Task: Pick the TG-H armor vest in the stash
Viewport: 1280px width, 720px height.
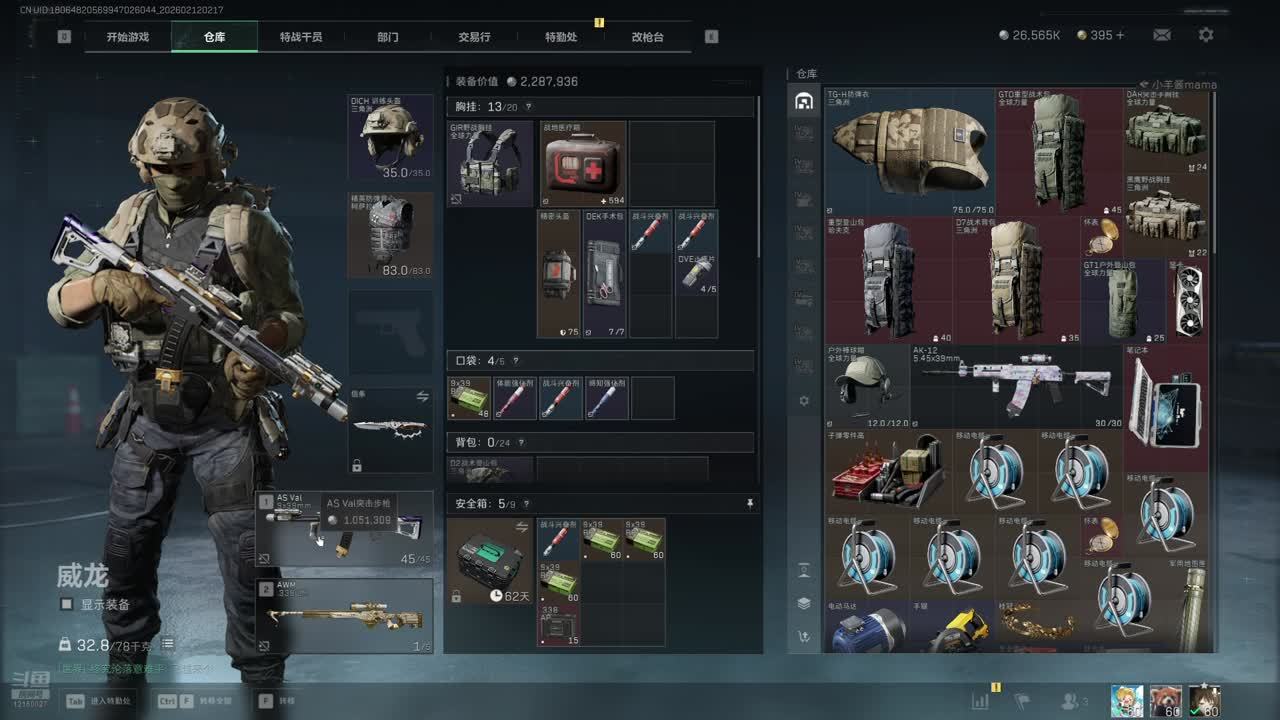Action: point(908,152)
